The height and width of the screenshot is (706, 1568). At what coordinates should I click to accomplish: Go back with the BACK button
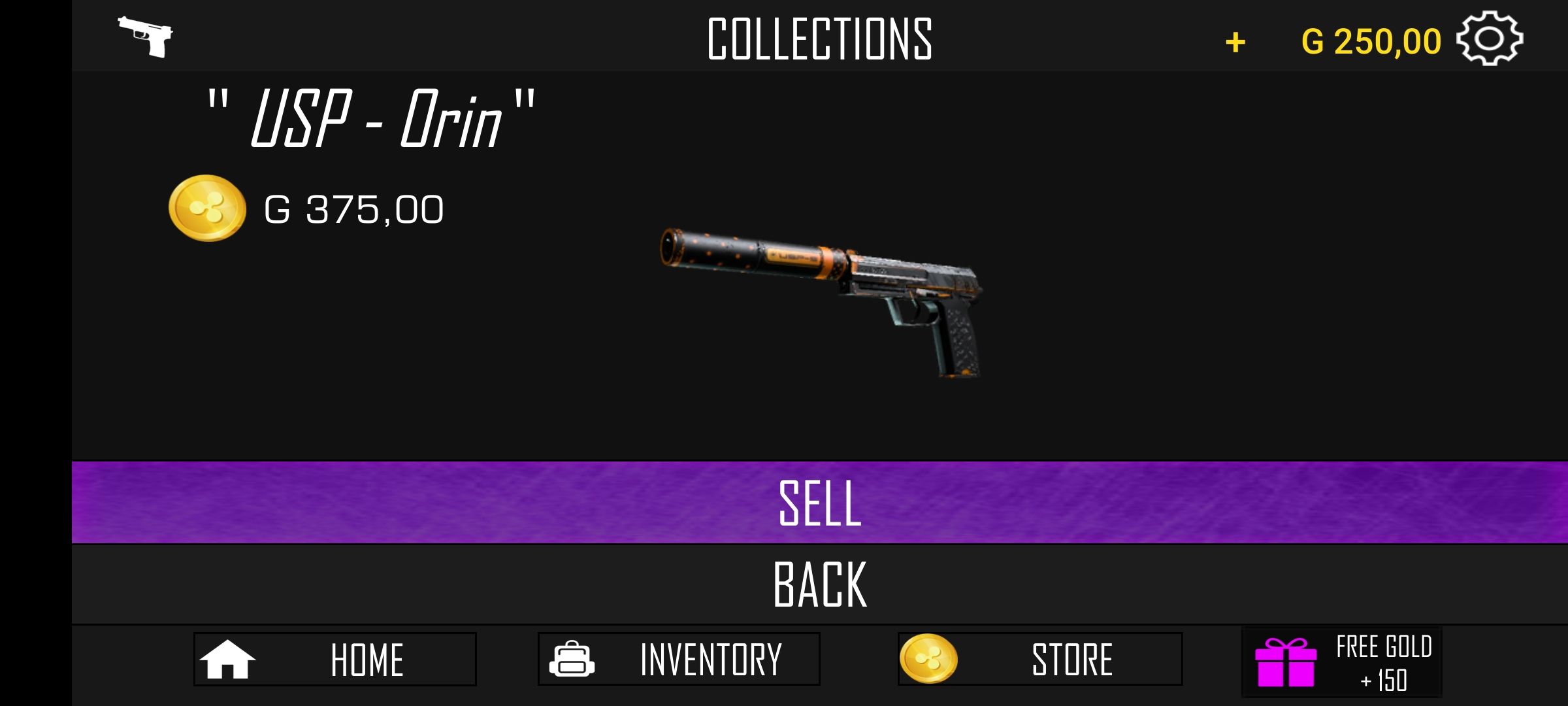(819, 584)
